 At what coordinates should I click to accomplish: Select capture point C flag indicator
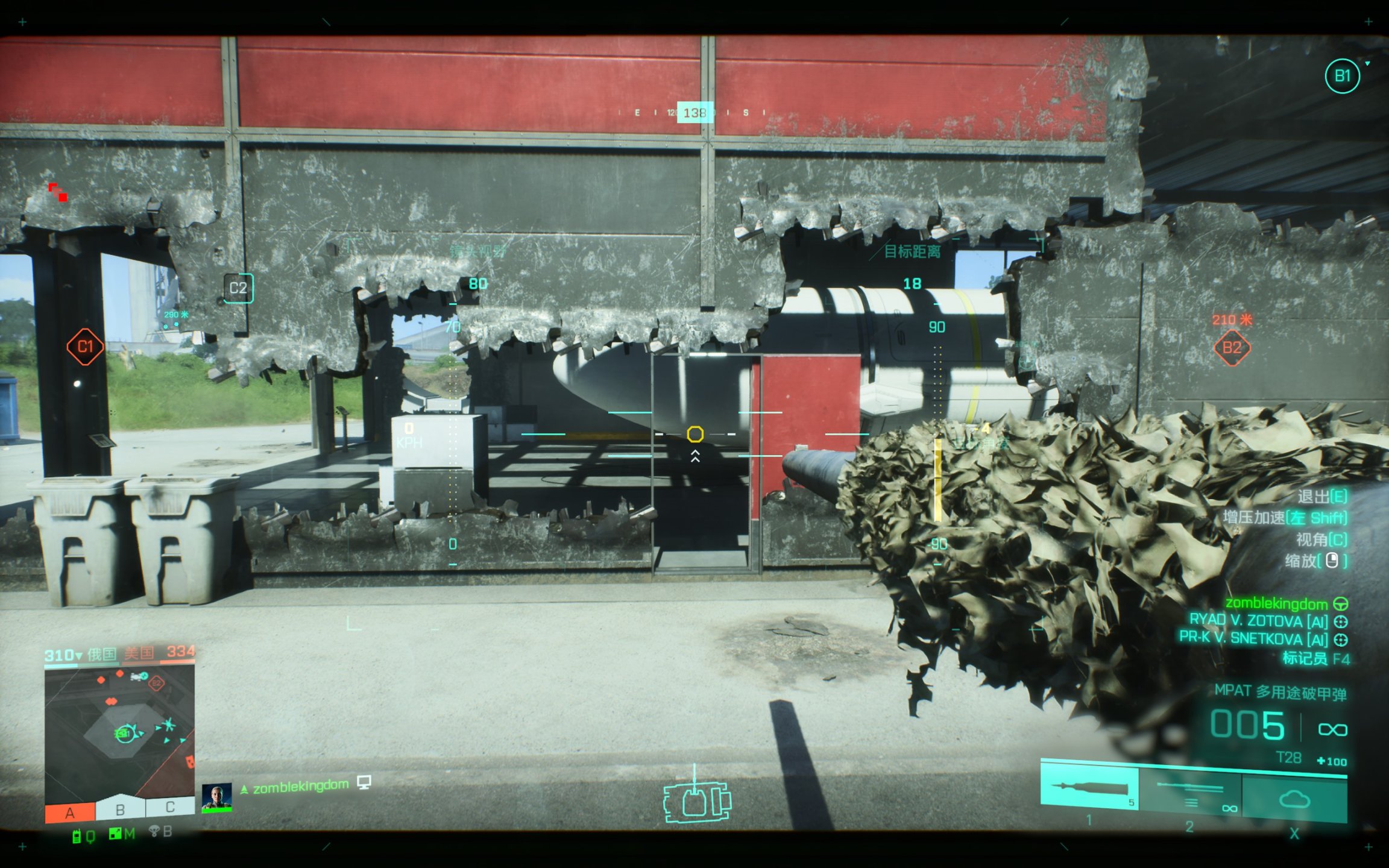(170, 807)
